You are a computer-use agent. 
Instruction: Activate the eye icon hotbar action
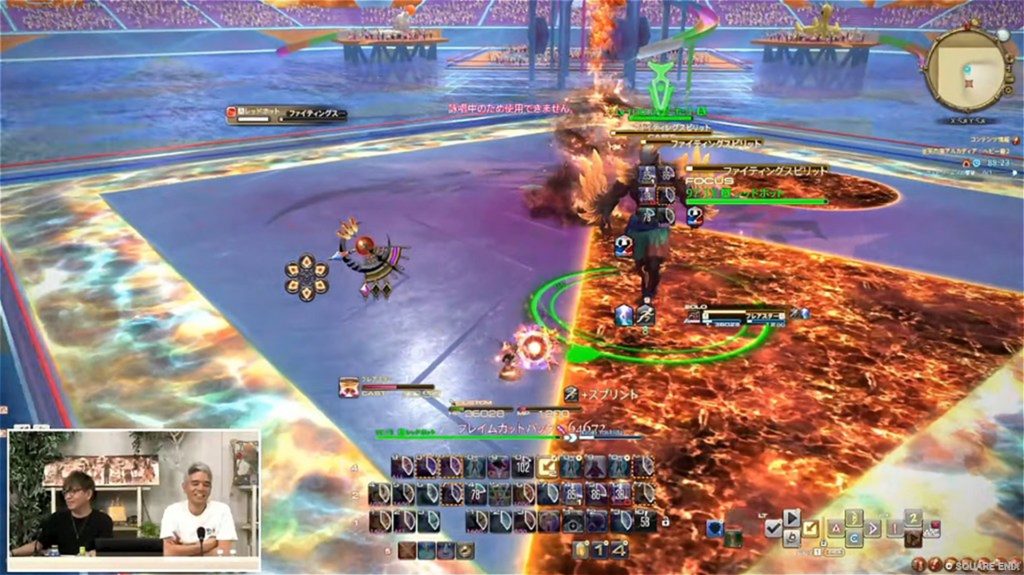pos(572,521)
